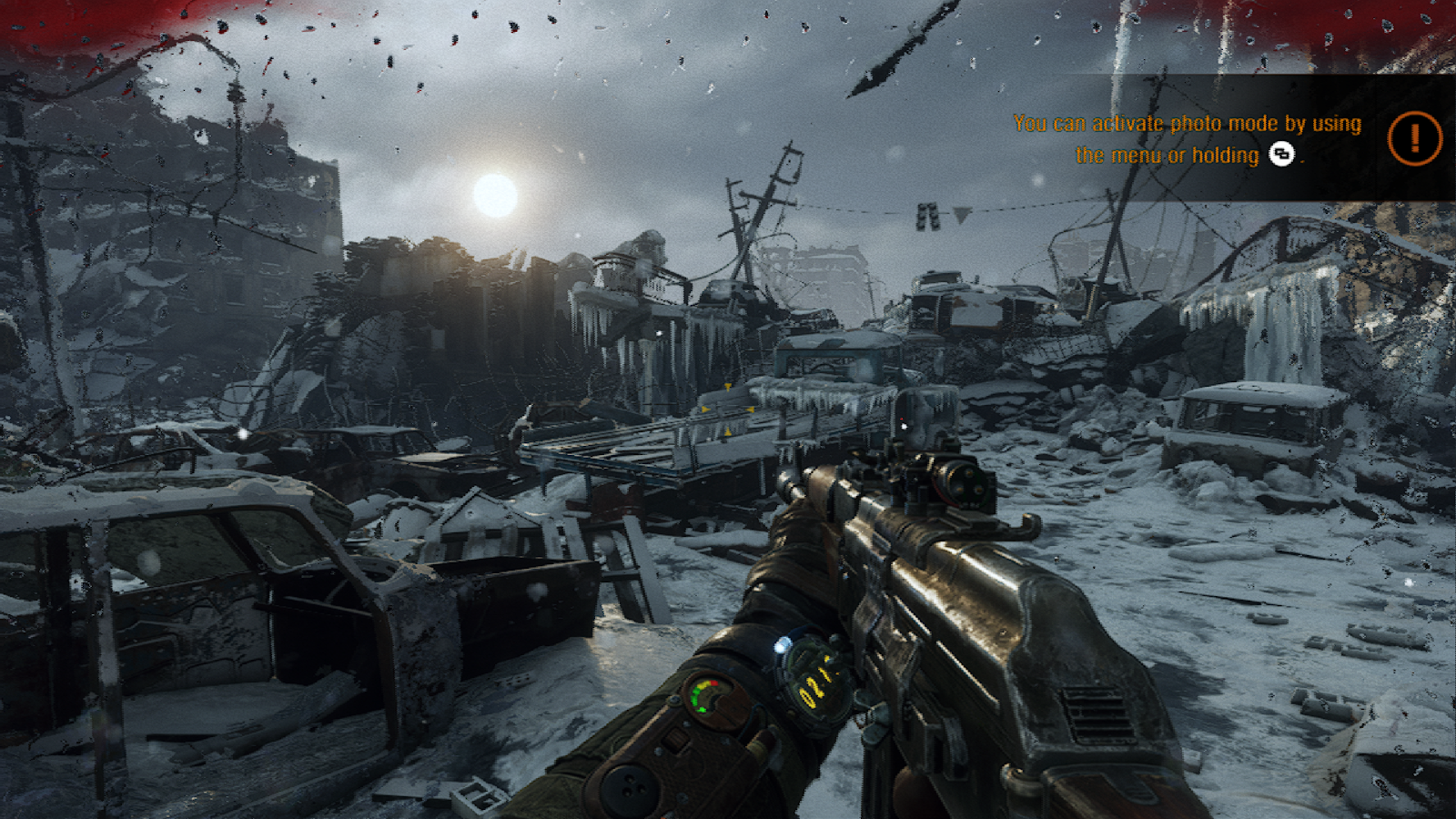Screen dimensions: 1456x819
Task: Select the photo mode hint notification text
Action: pyautogui.click(x=1187, y=138)
